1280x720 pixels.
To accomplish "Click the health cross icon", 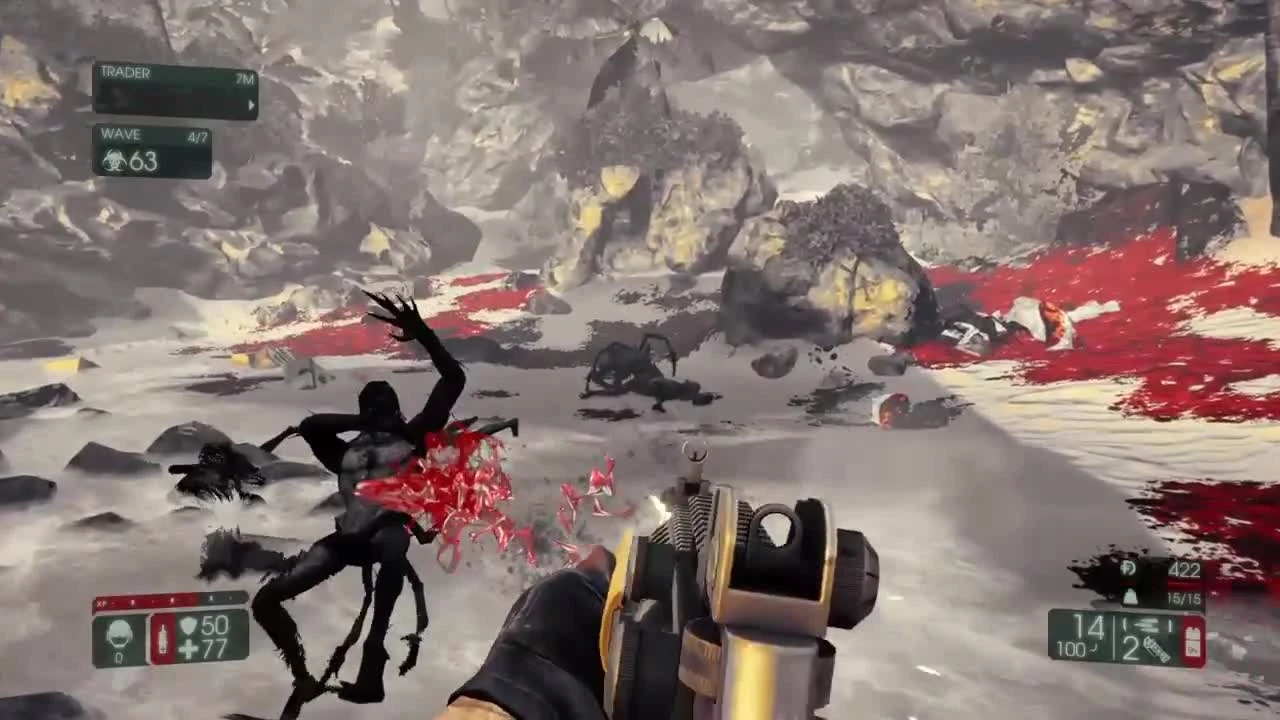I will pos(188,649).
